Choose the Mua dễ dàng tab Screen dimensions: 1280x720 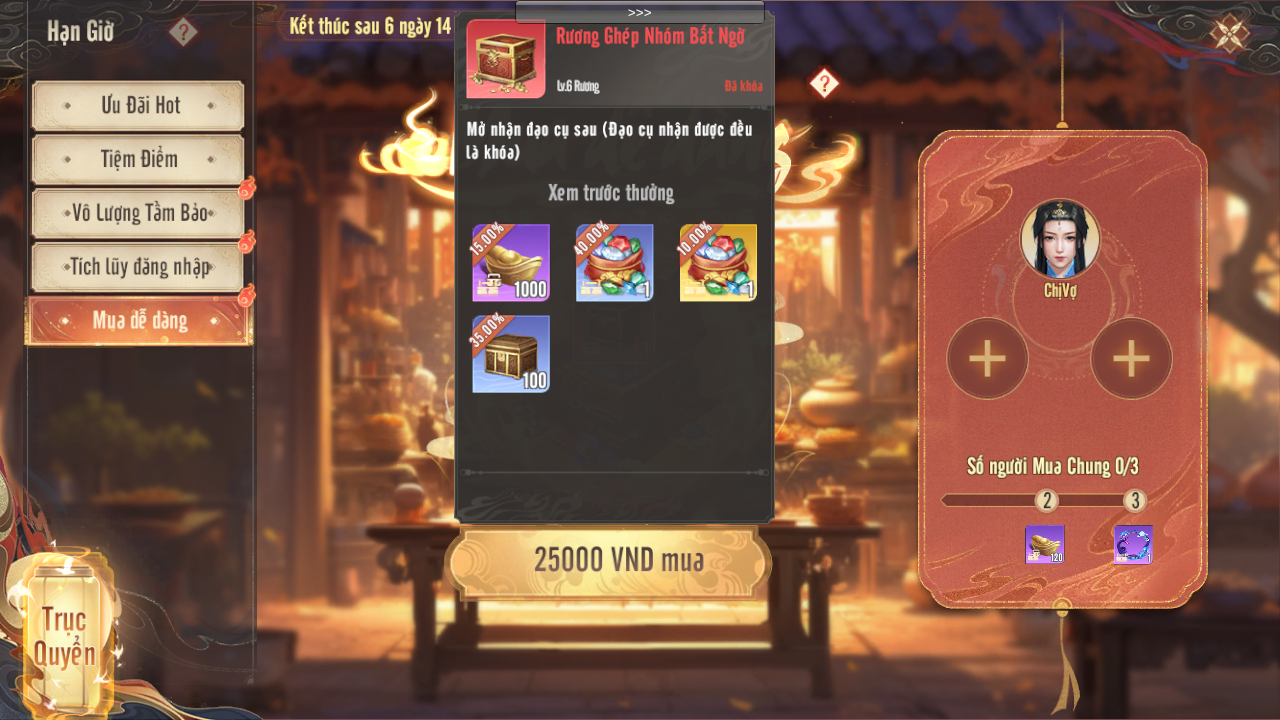pyautogui.click(x=138, y=320)
